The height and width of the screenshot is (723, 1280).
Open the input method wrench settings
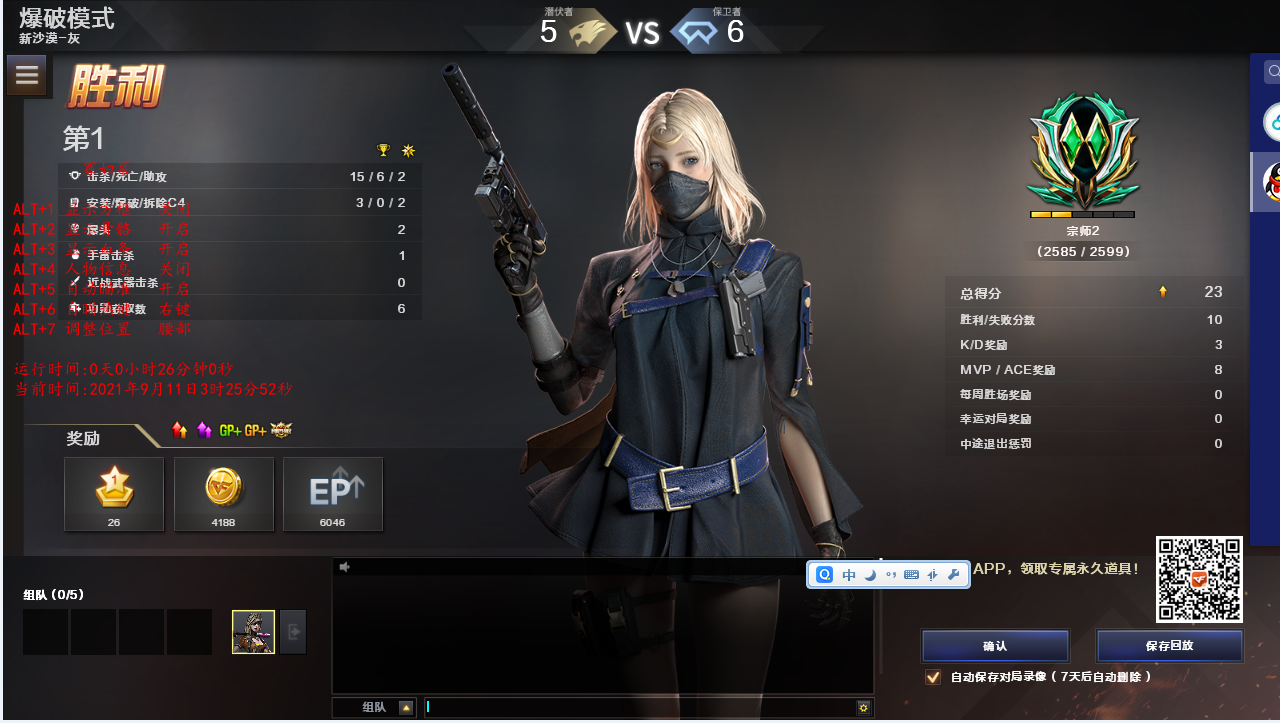(953, 575)
